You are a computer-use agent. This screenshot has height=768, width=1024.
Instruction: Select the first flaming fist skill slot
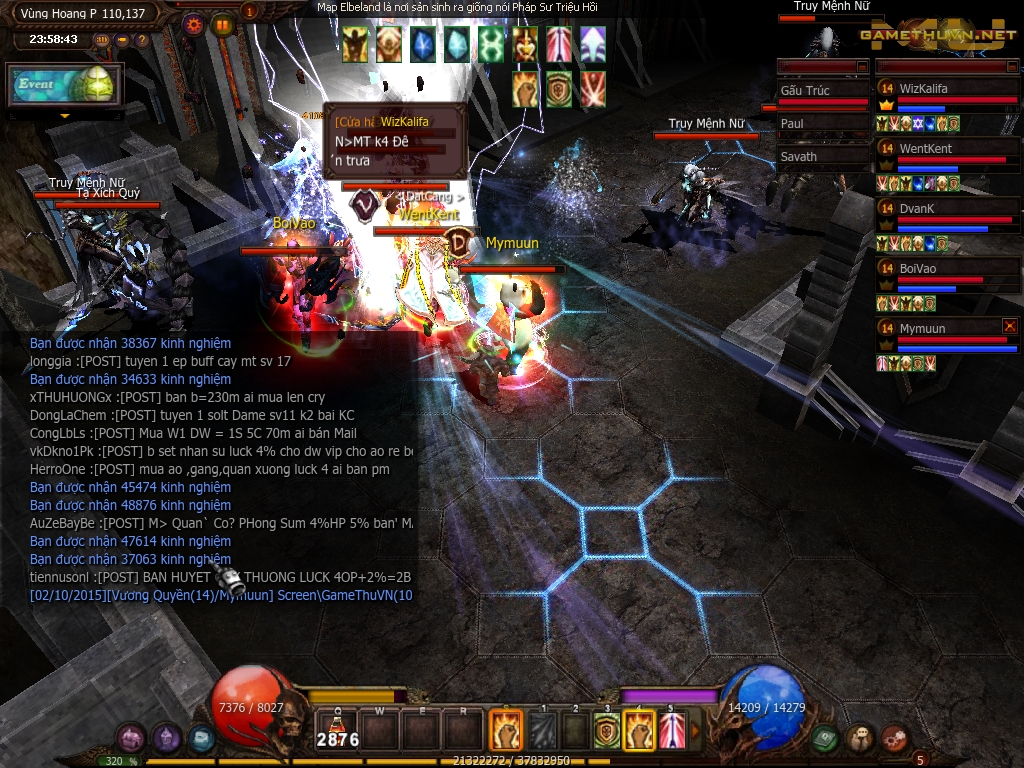[x=506, y=731]
